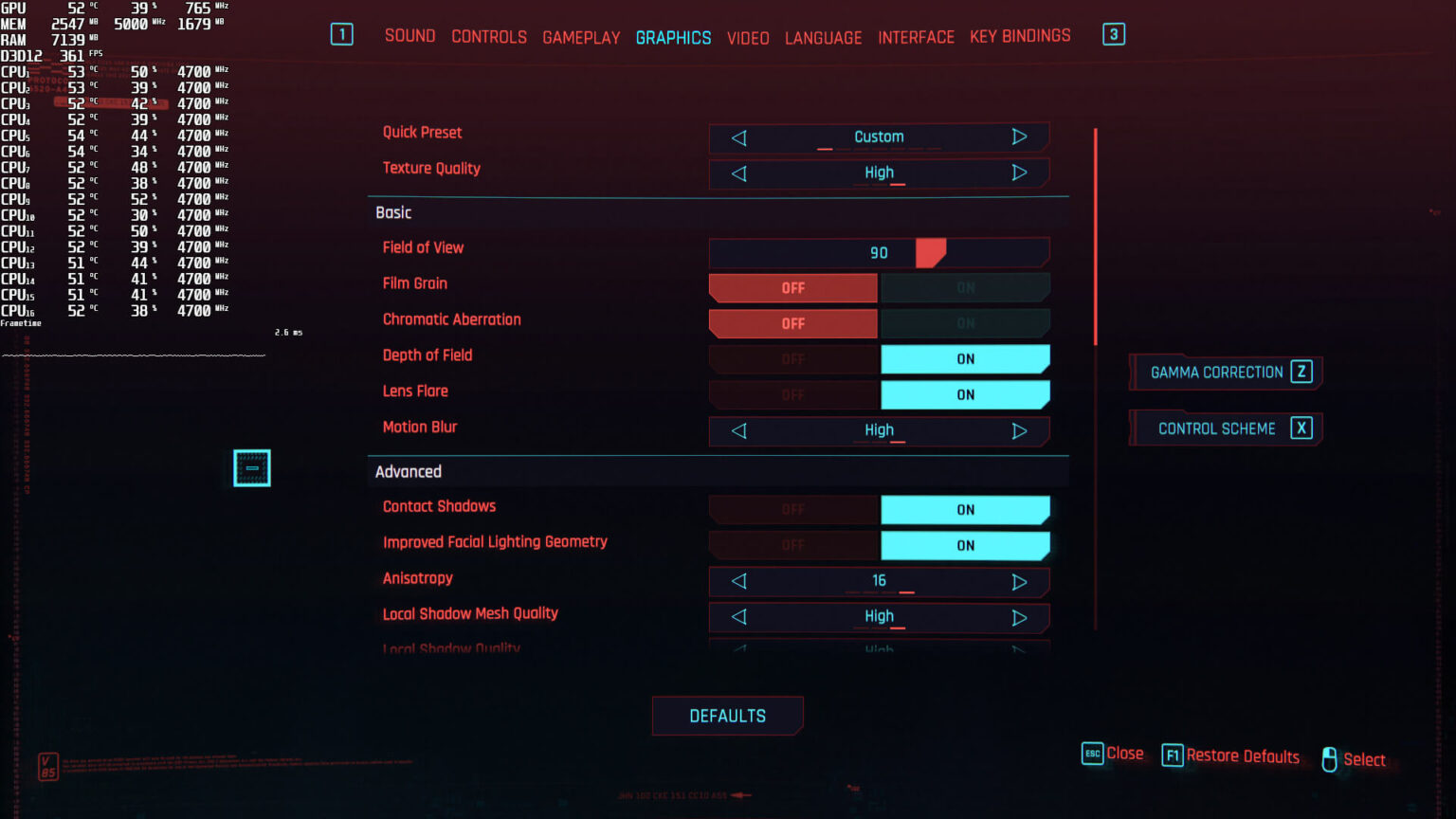Switch to the Language tab

(x=823, y=38)
